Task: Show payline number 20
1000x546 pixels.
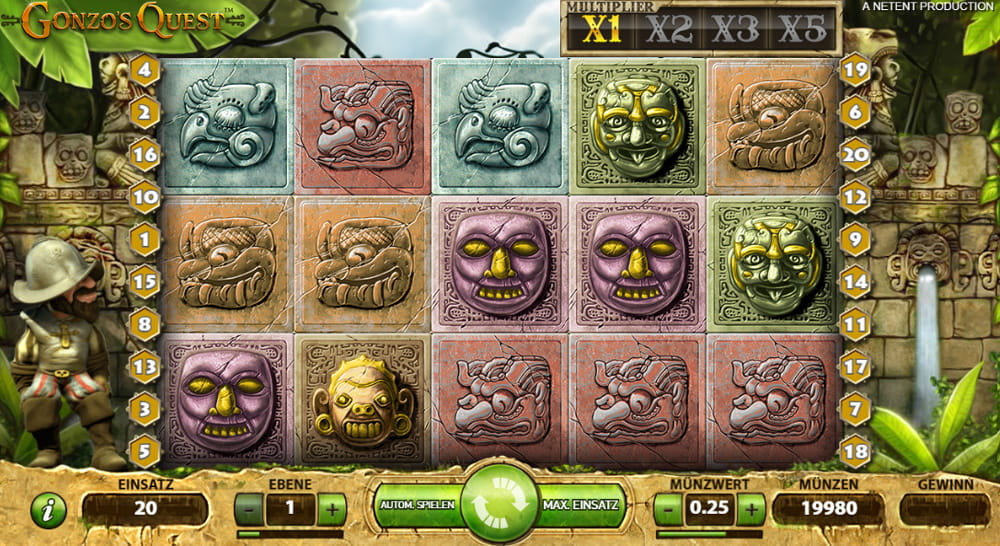Action: (x=854, y=155)
